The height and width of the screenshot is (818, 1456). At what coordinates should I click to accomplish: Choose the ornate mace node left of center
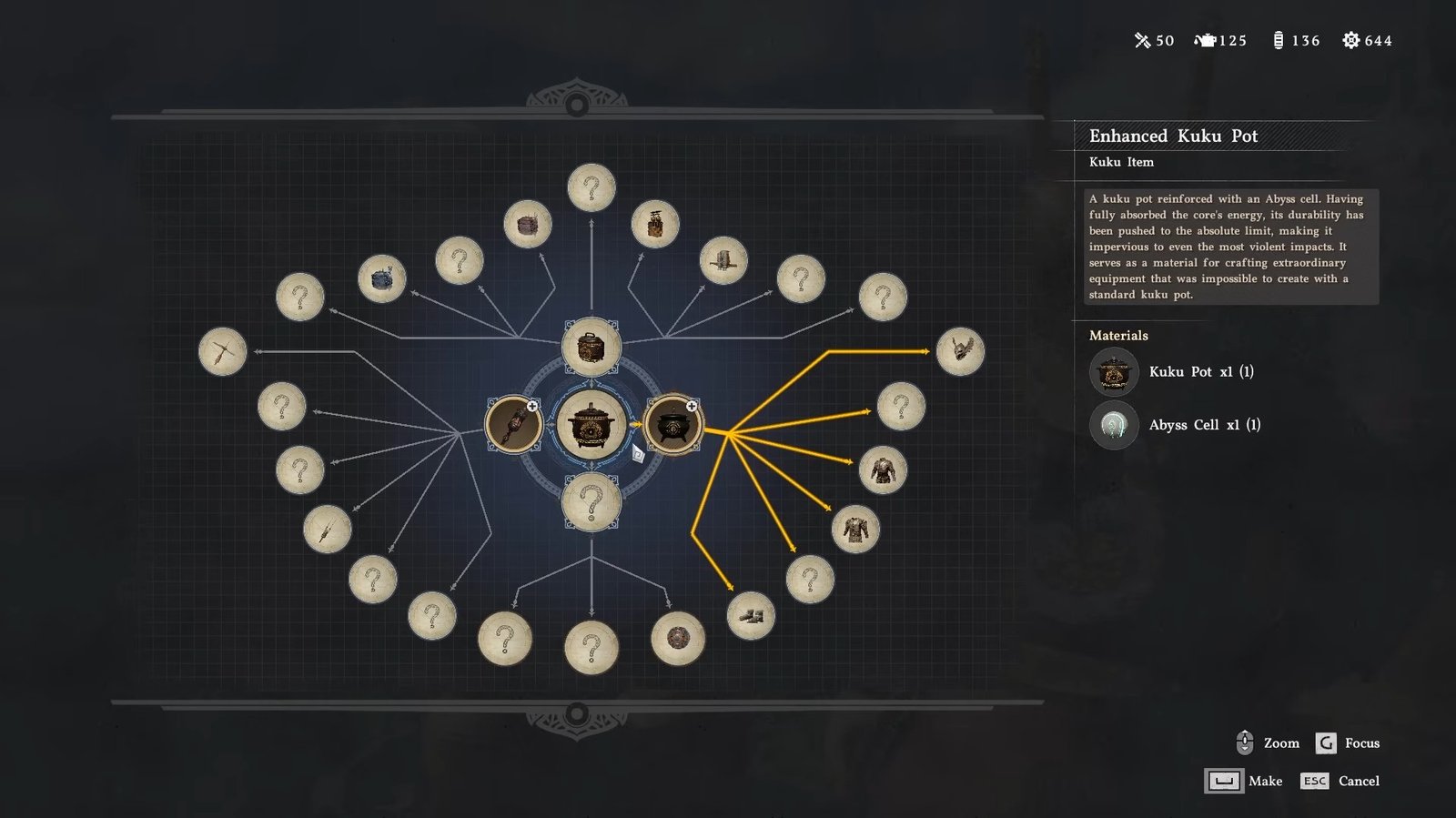513,424
